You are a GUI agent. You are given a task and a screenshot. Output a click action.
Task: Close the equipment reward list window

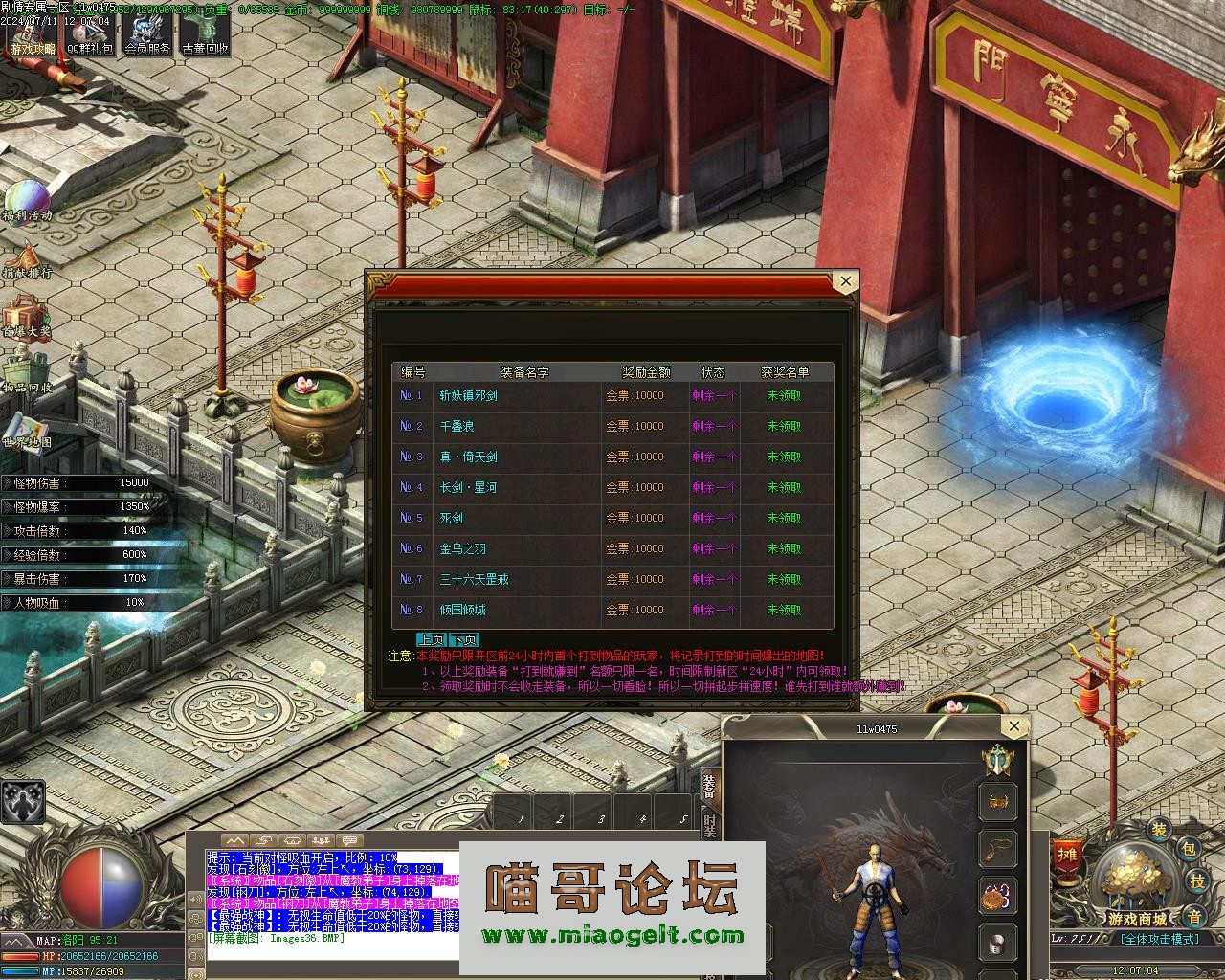(845, 281)
